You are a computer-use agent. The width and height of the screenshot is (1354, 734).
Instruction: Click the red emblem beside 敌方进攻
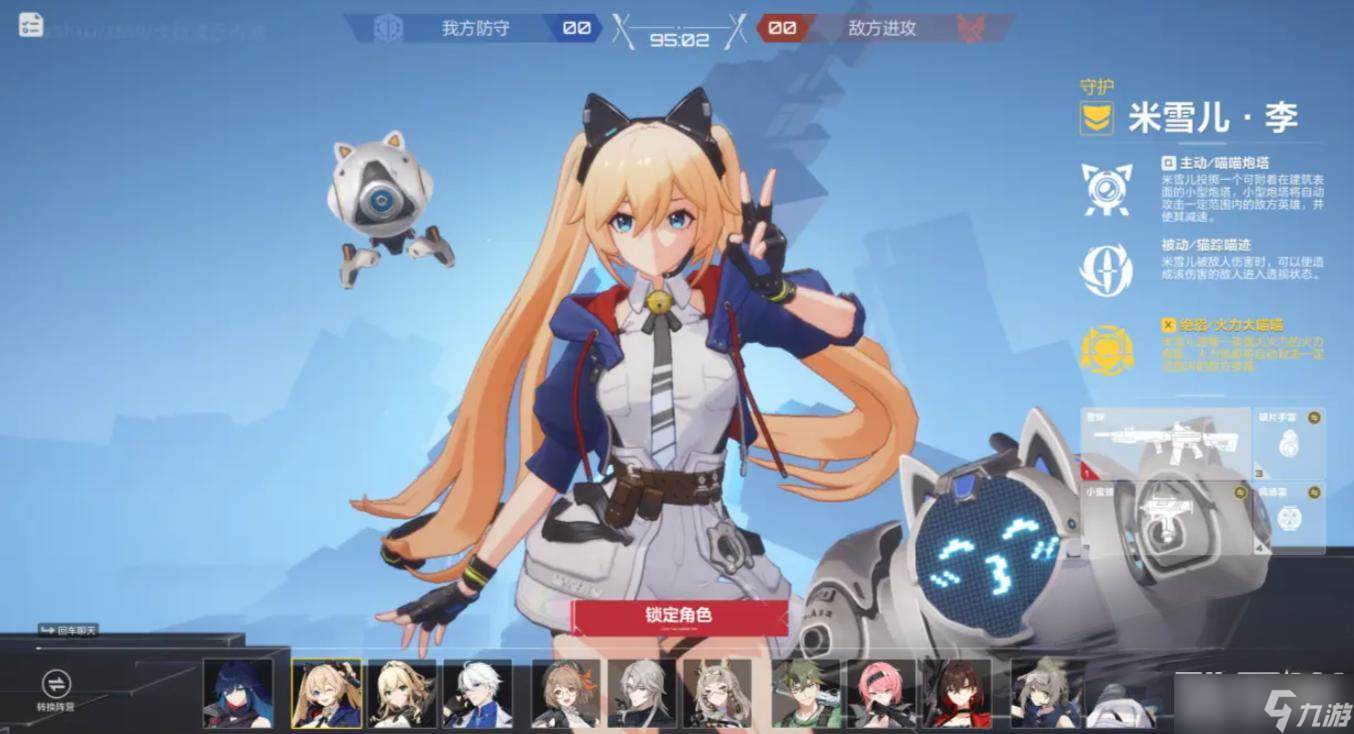pyautogui.click(x=972, y=29)
